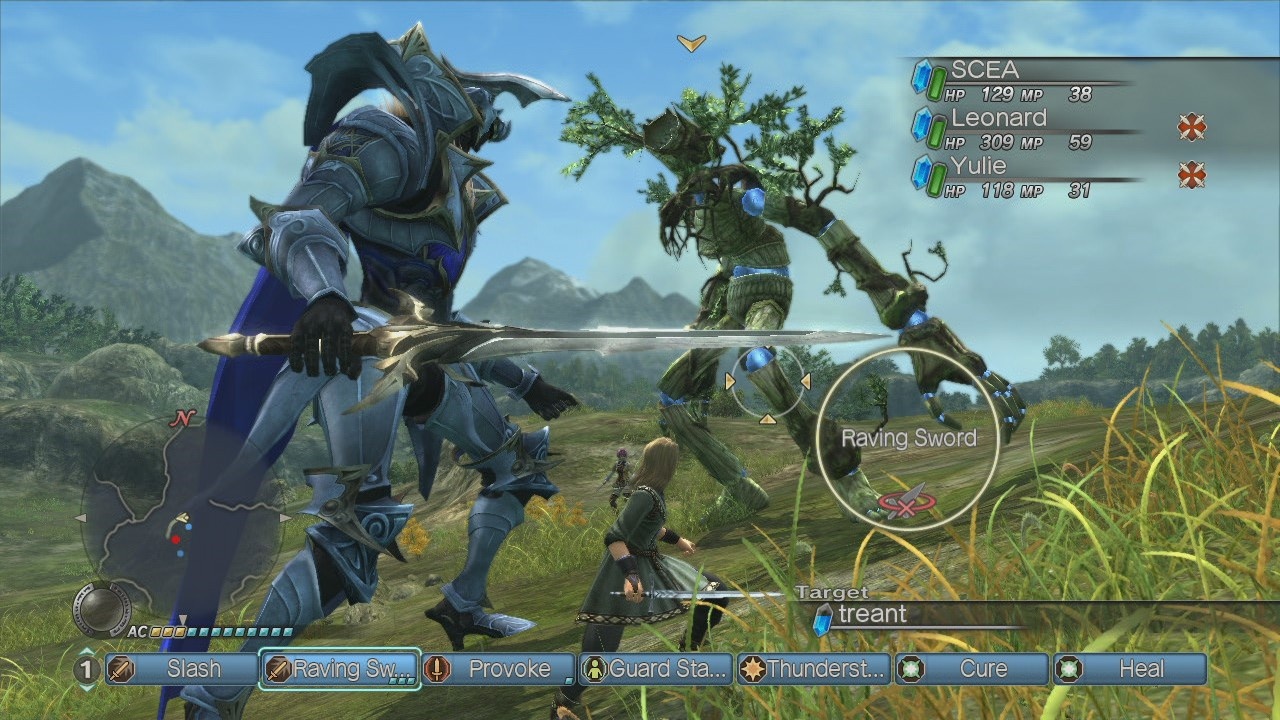Image resolution: width=1280 pixels, height=720 pixels.
Task: Select the Slash sword icon
Action: 122,669
